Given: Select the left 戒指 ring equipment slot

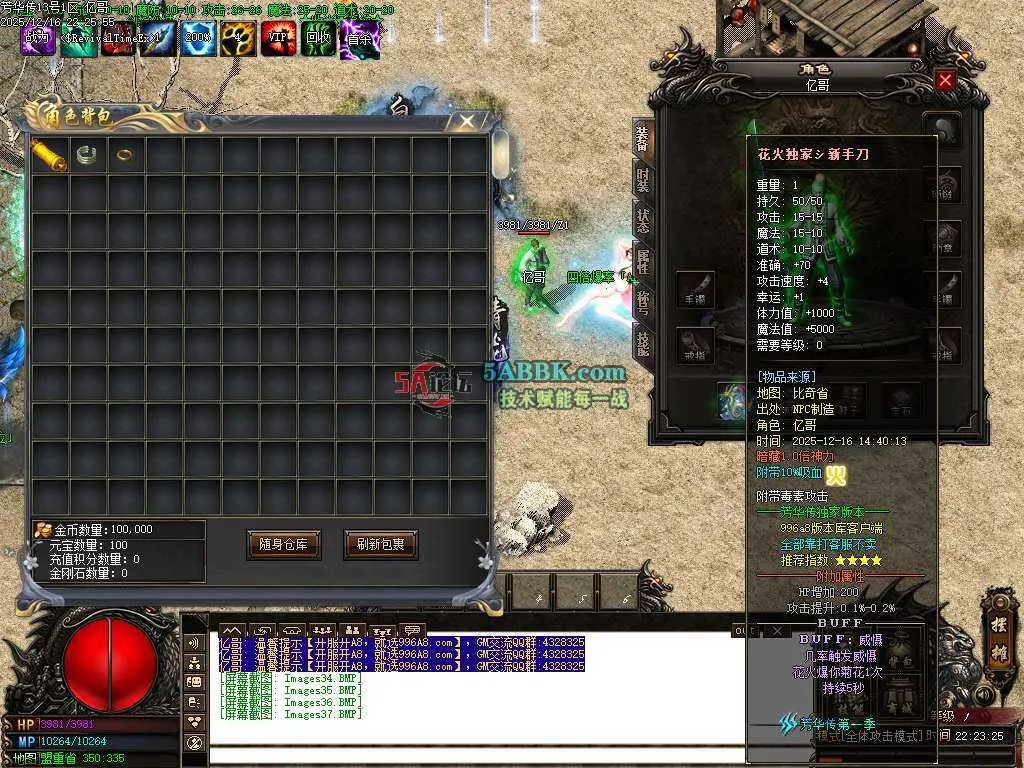Looking at the screenshot, I should (x=695, y=345).
